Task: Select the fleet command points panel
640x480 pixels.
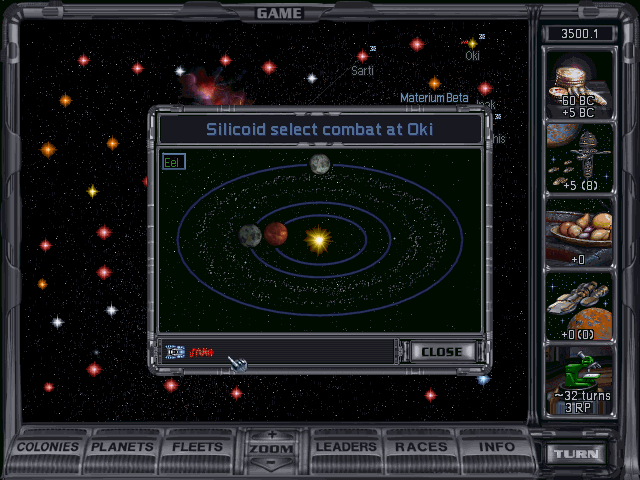Action: point(579,160)
